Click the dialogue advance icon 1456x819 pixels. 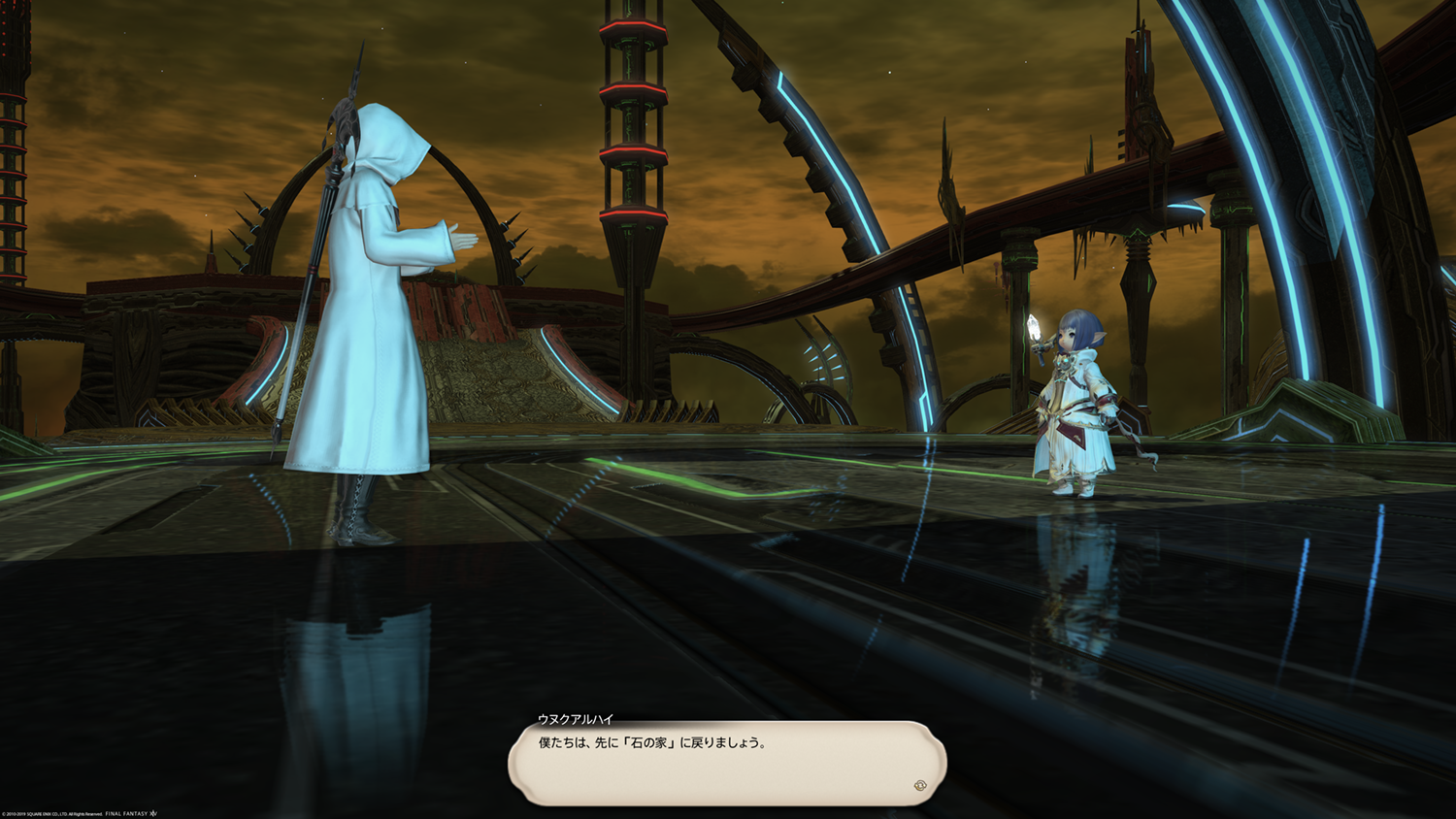(x=919, y=785)
